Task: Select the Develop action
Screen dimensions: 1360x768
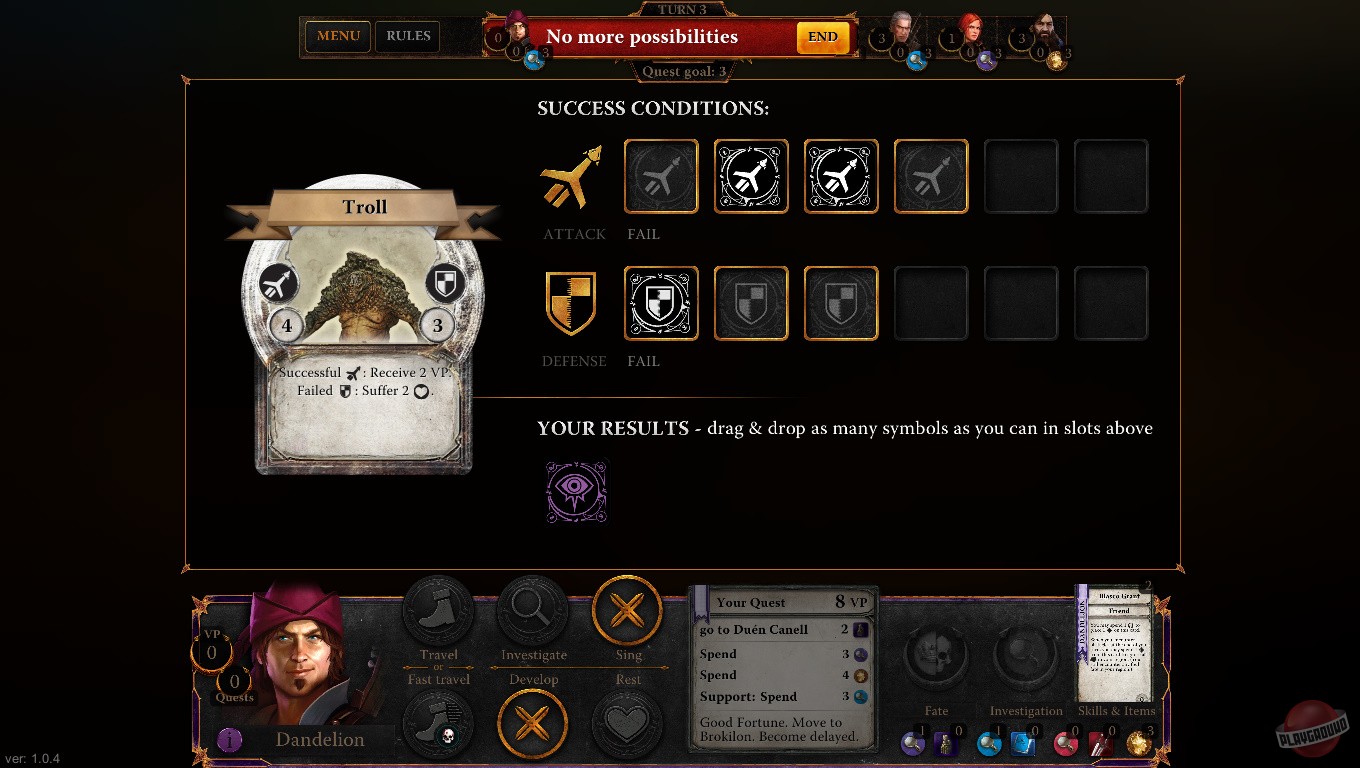Action: (533, 724)
